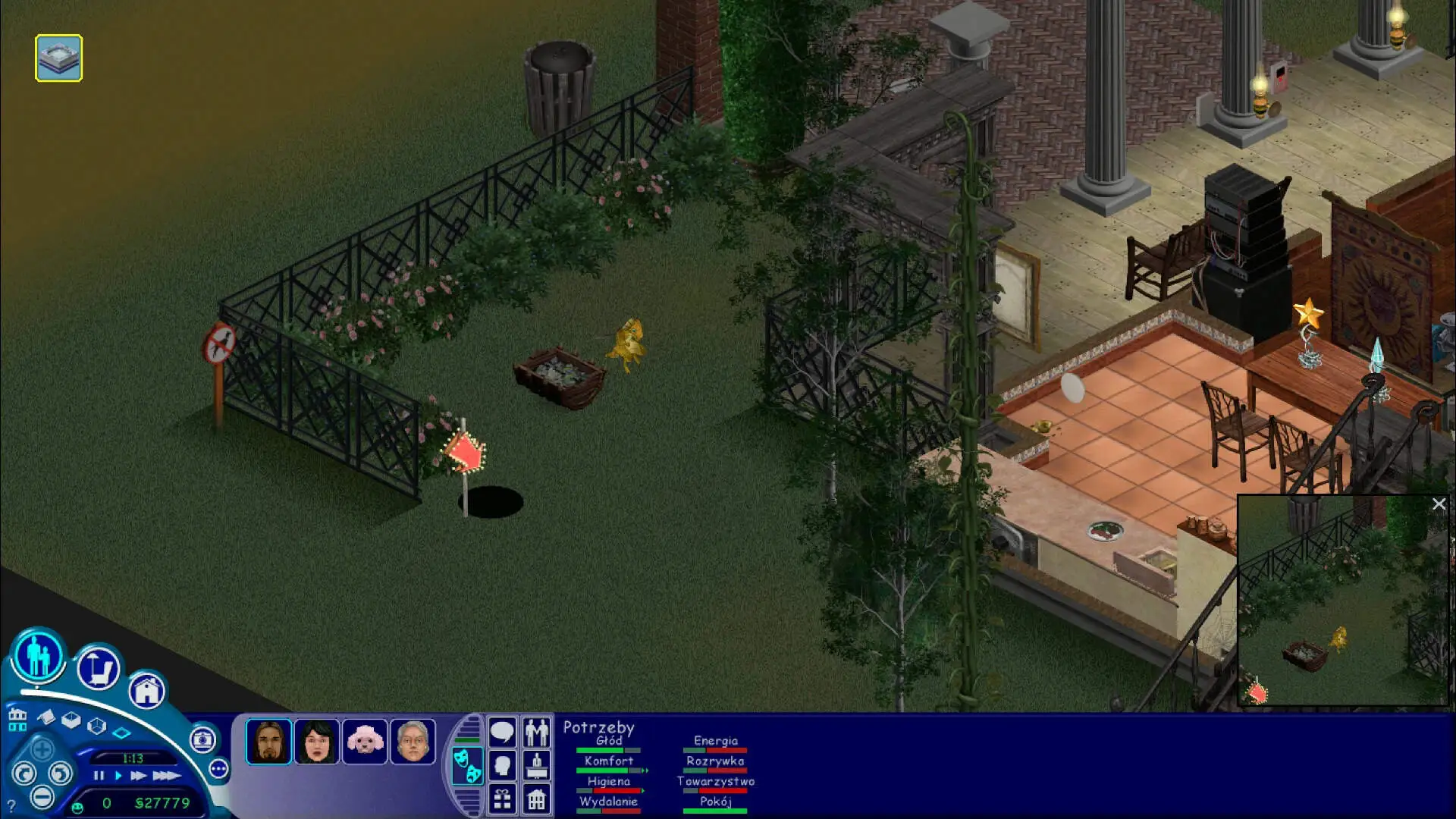Click the hot tub icon in top corner
Image resolution: width=1456 pixels, height=819 pixels.
(58, 58)
